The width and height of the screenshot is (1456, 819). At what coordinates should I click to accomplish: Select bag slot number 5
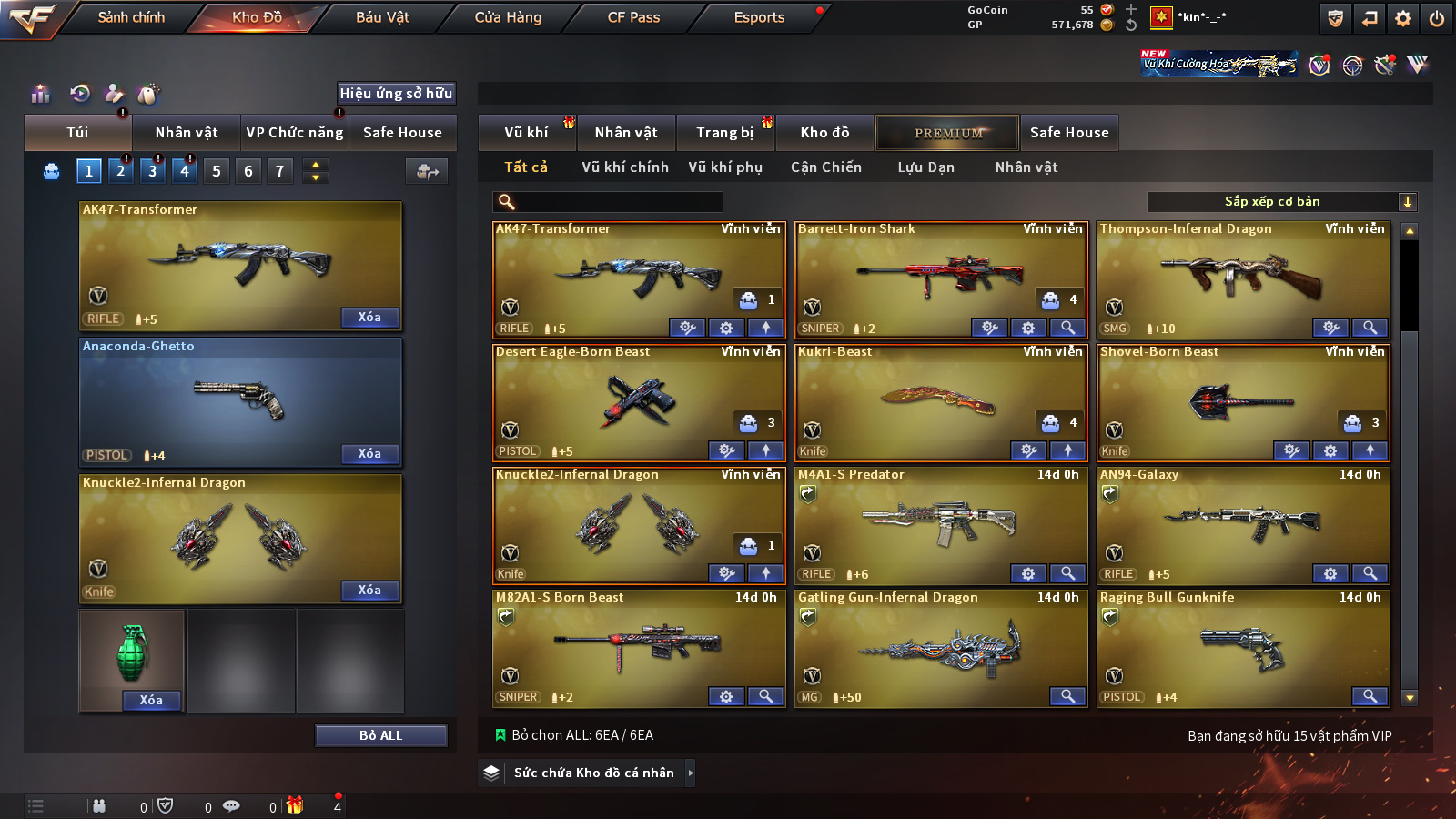coord(217,171)
